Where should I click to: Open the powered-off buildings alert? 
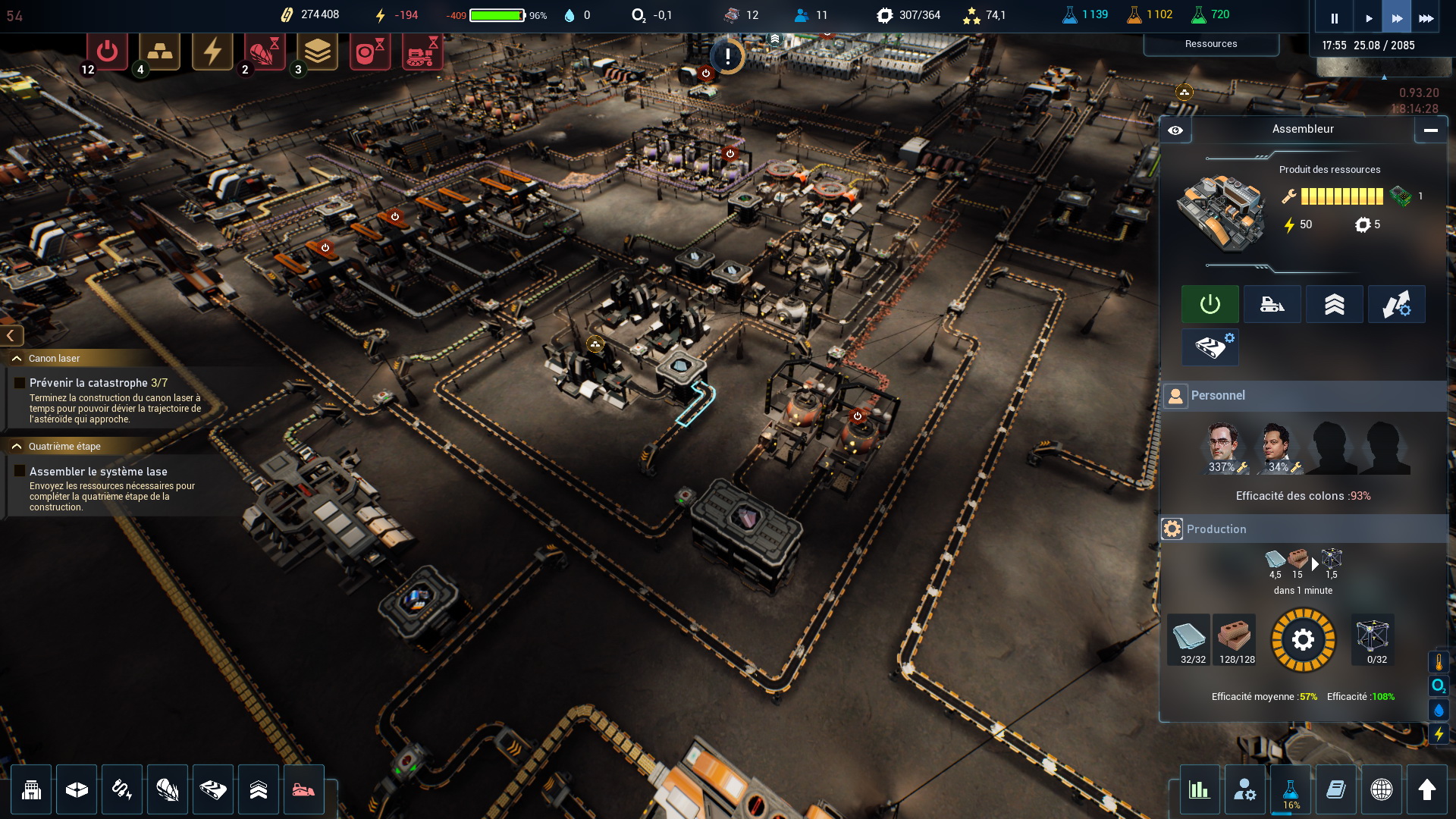click(x=107, y=52)
